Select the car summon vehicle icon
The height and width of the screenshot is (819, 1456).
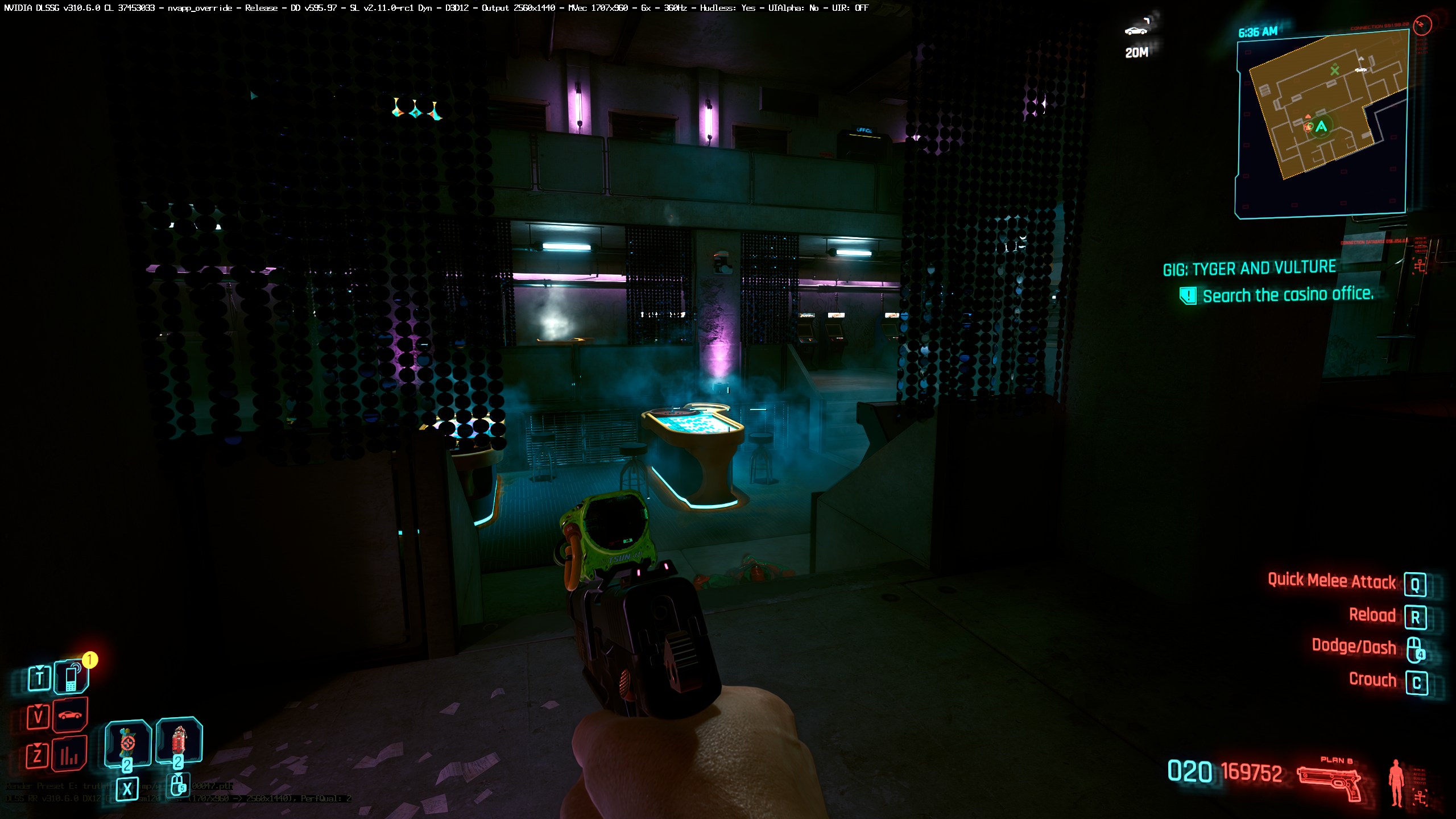point(70,714)
